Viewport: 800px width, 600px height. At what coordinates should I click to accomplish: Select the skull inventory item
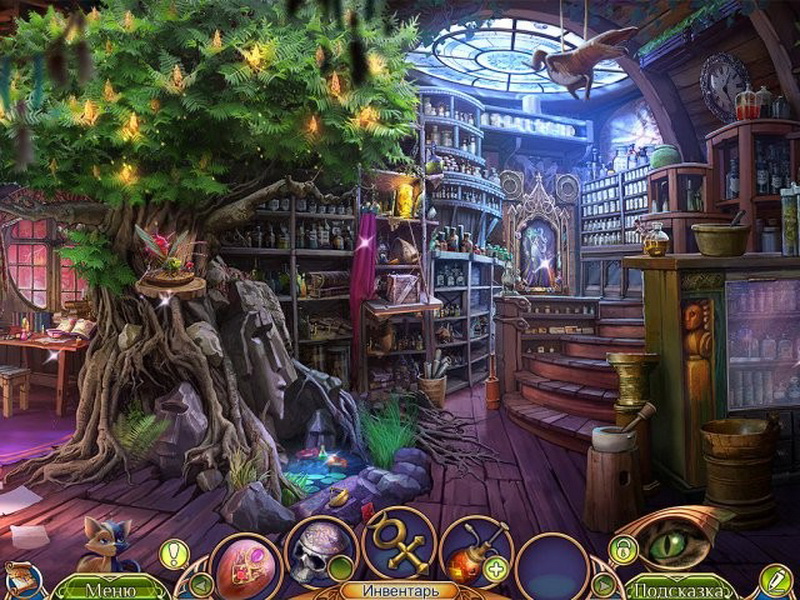[320, 553]
